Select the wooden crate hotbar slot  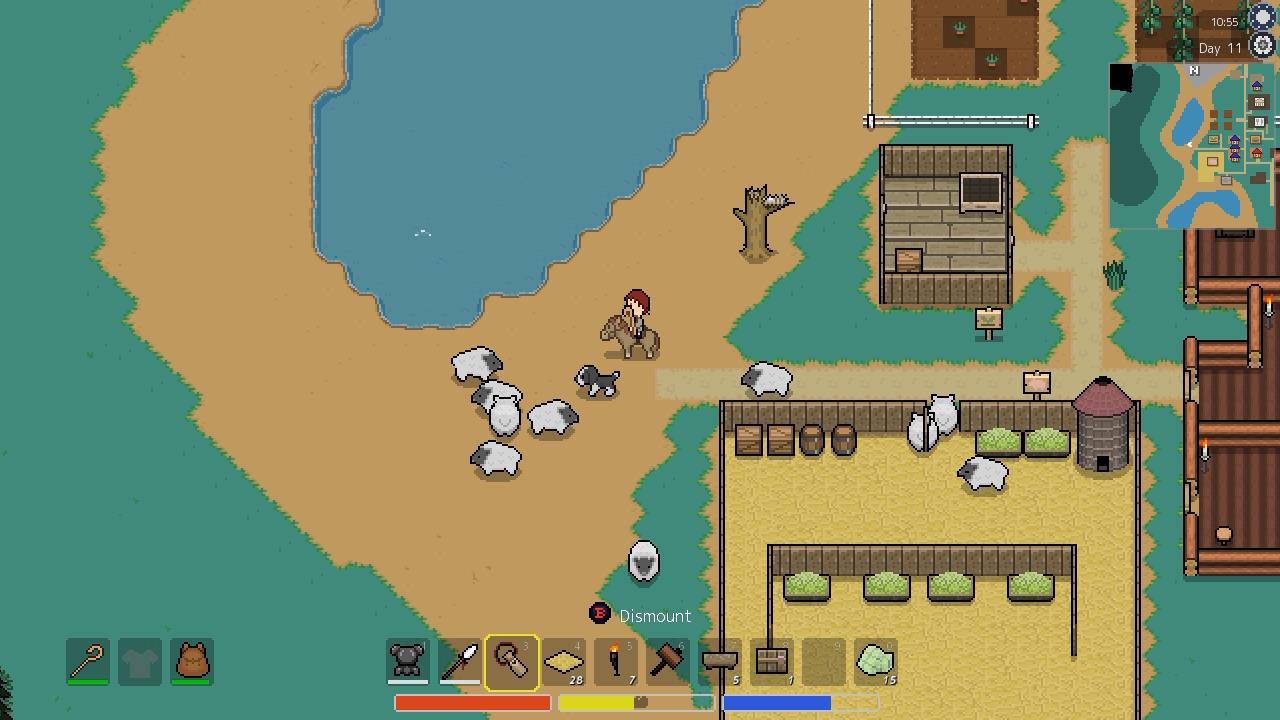[772, 661]
